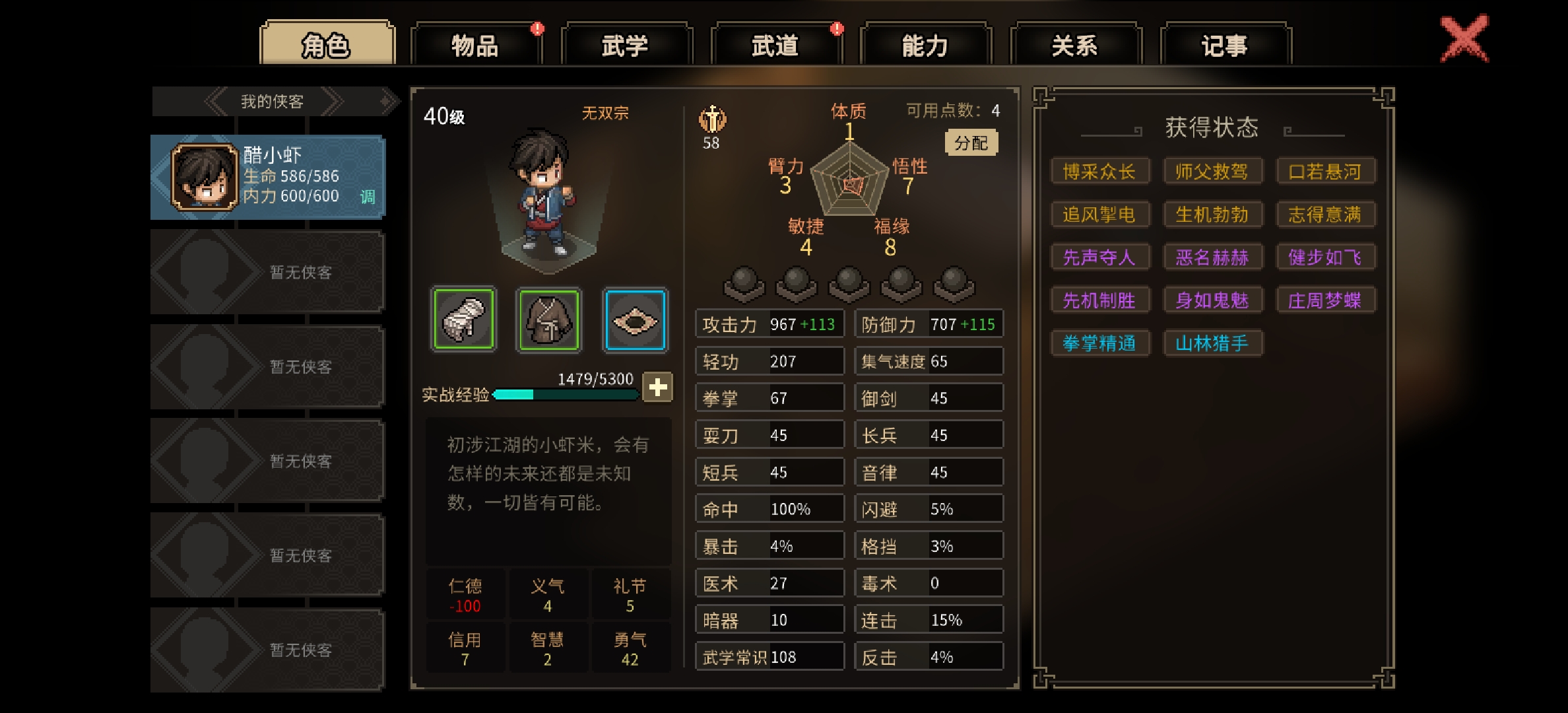This screenshot has width=1568, height=713.
Task: Select the 武道 tab
Action: pos(775,46)
